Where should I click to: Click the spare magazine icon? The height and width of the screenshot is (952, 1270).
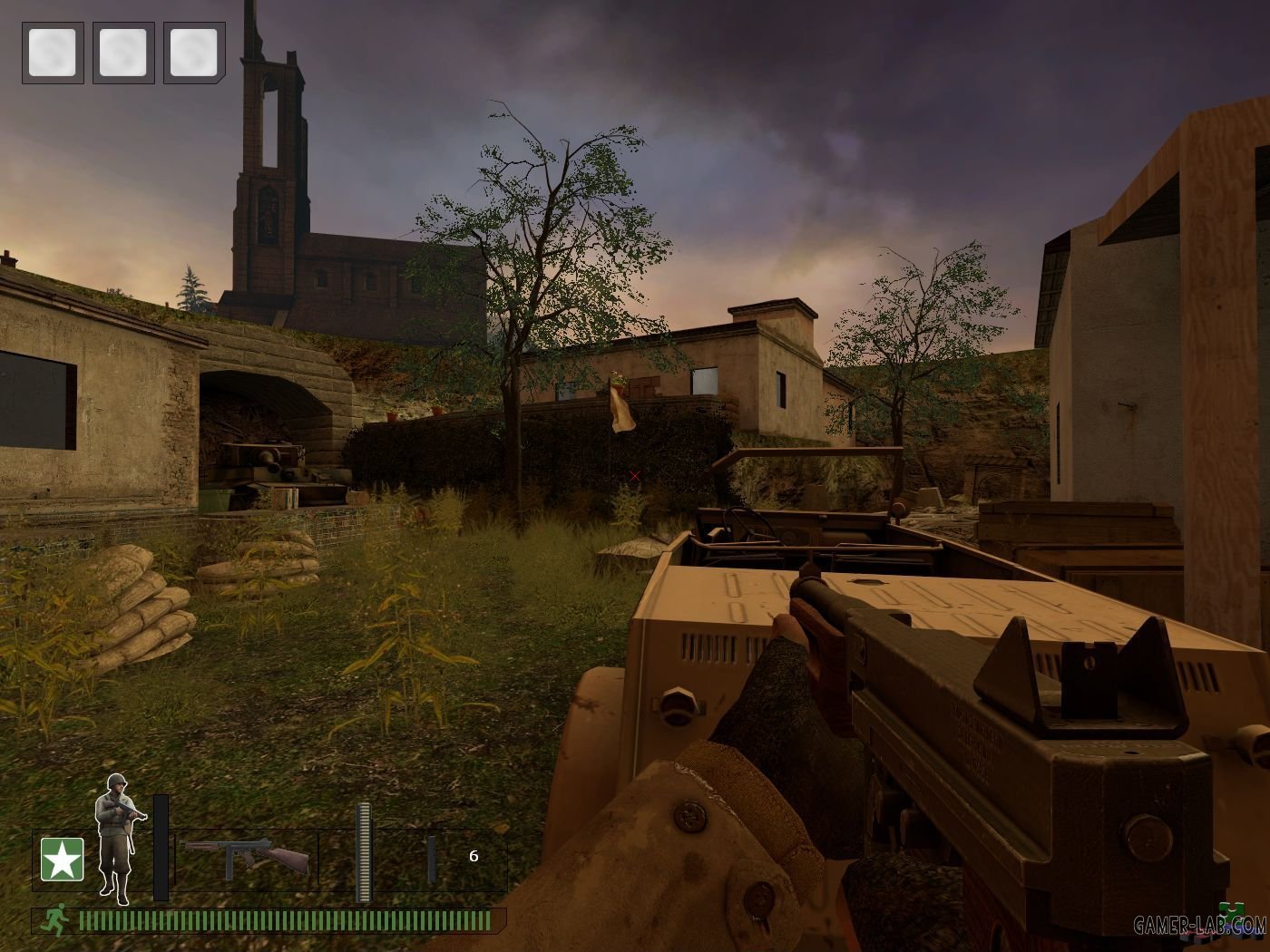click(431, 859)
